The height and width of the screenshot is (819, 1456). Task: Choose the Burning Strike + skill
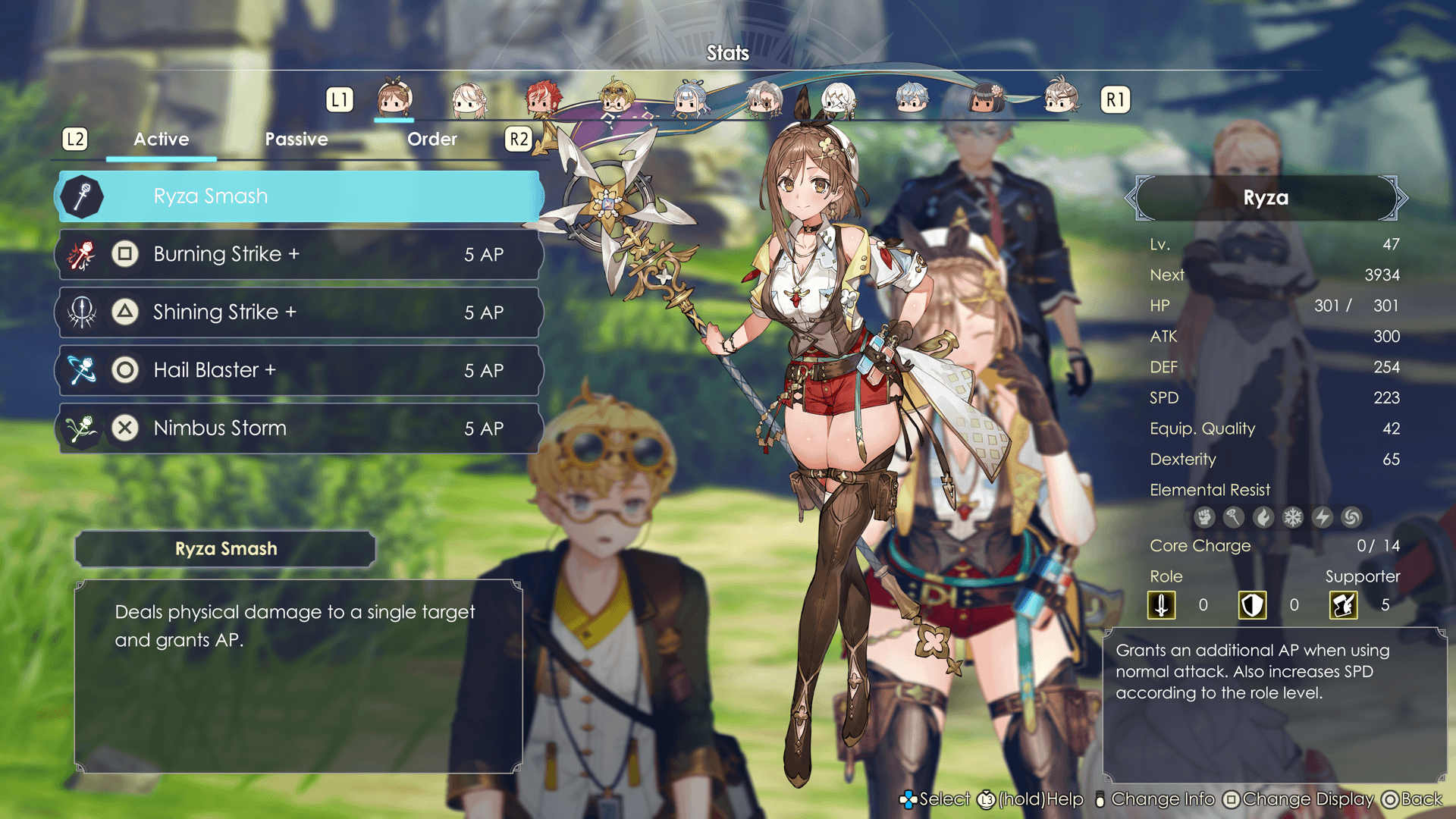300,254
